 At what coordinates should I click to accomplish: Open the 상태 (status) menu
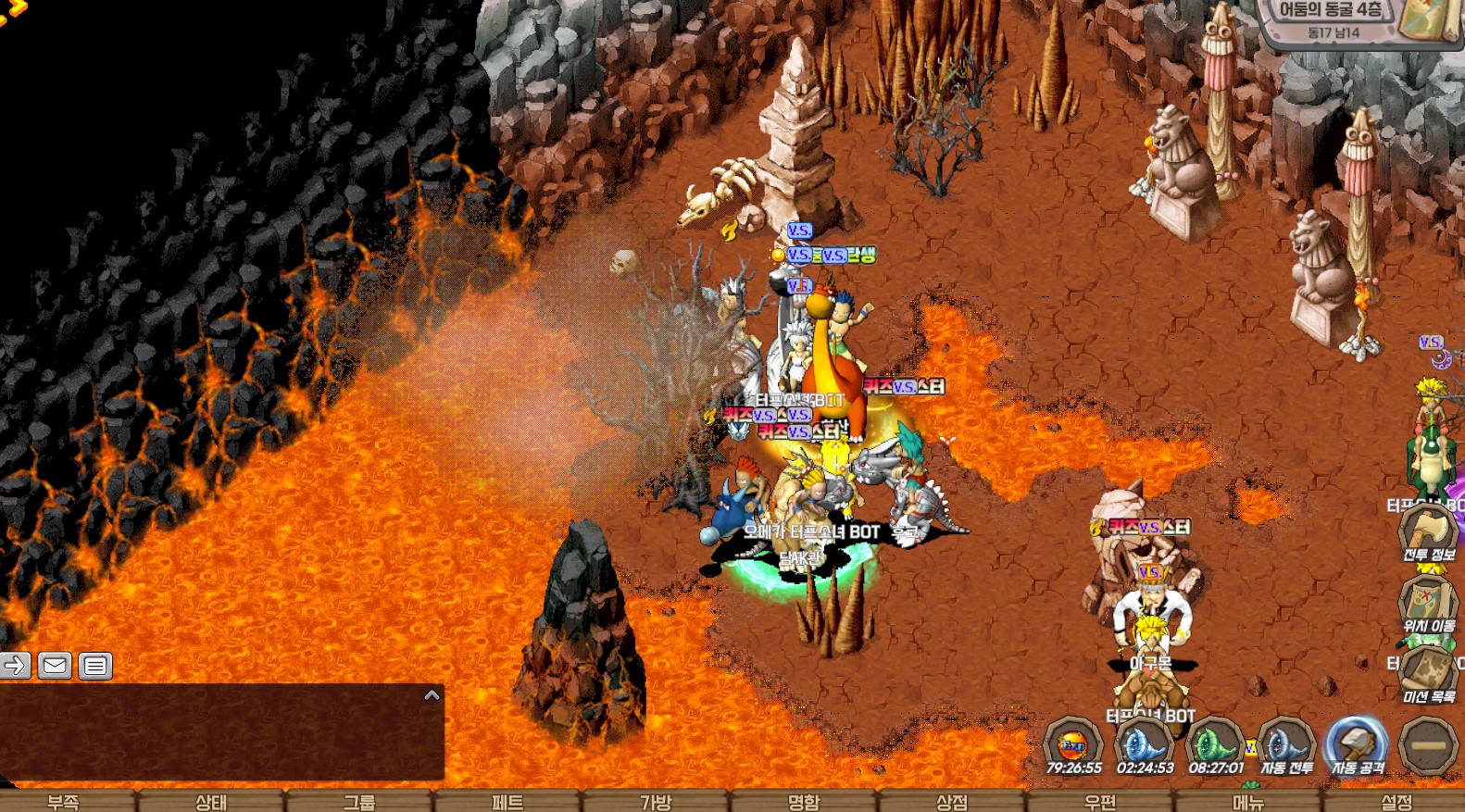[211, 801]
